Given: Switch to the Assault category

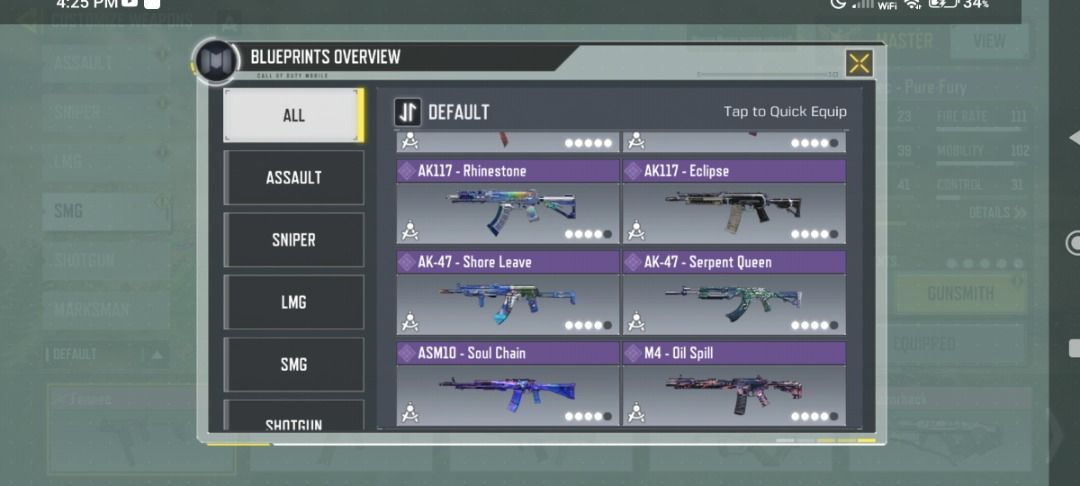Looking at the screenshot, I should [293, 178].
